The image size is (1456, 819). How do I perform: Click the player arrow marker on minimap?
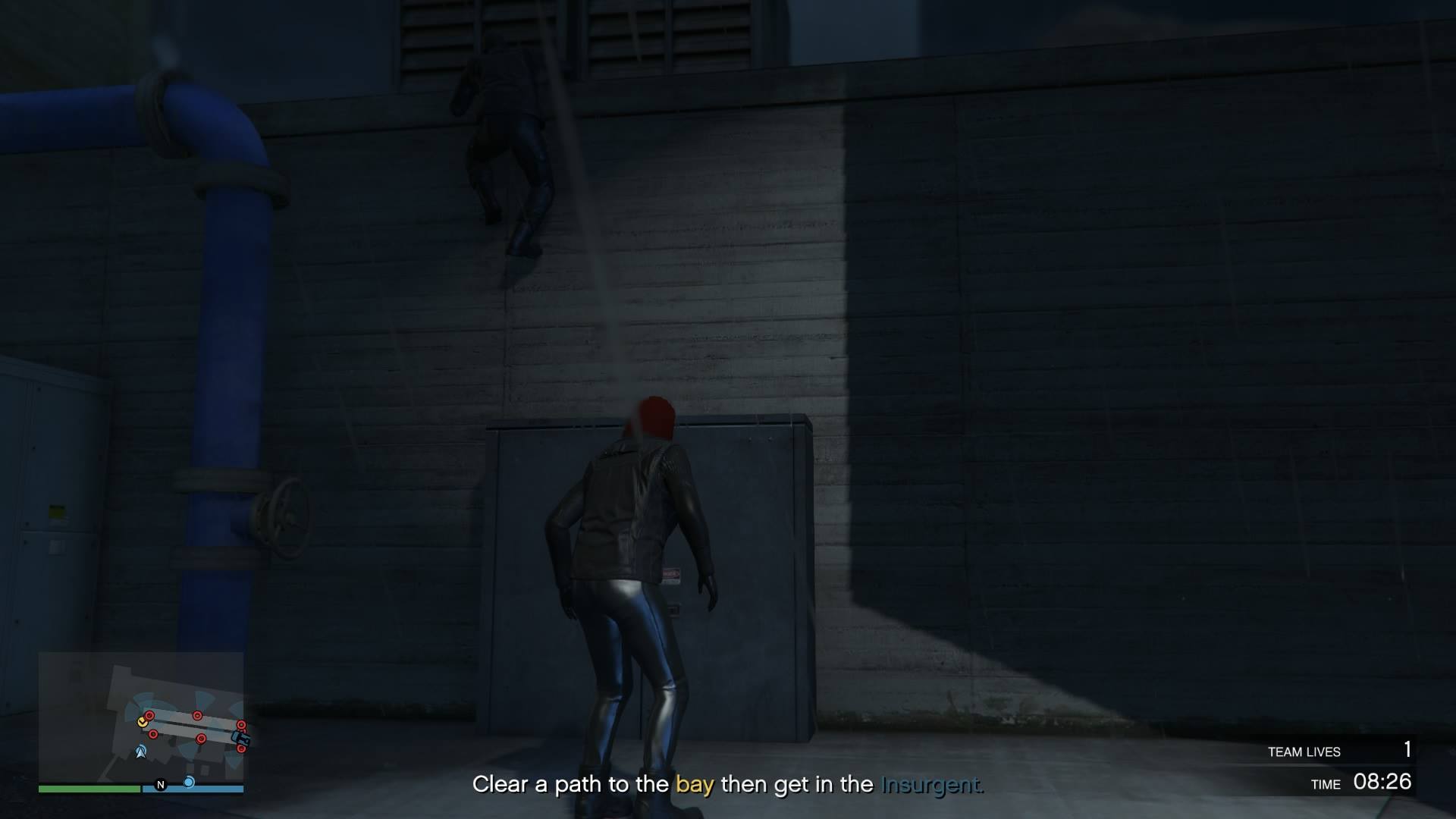pyautogui.click(x=141, y=752)
